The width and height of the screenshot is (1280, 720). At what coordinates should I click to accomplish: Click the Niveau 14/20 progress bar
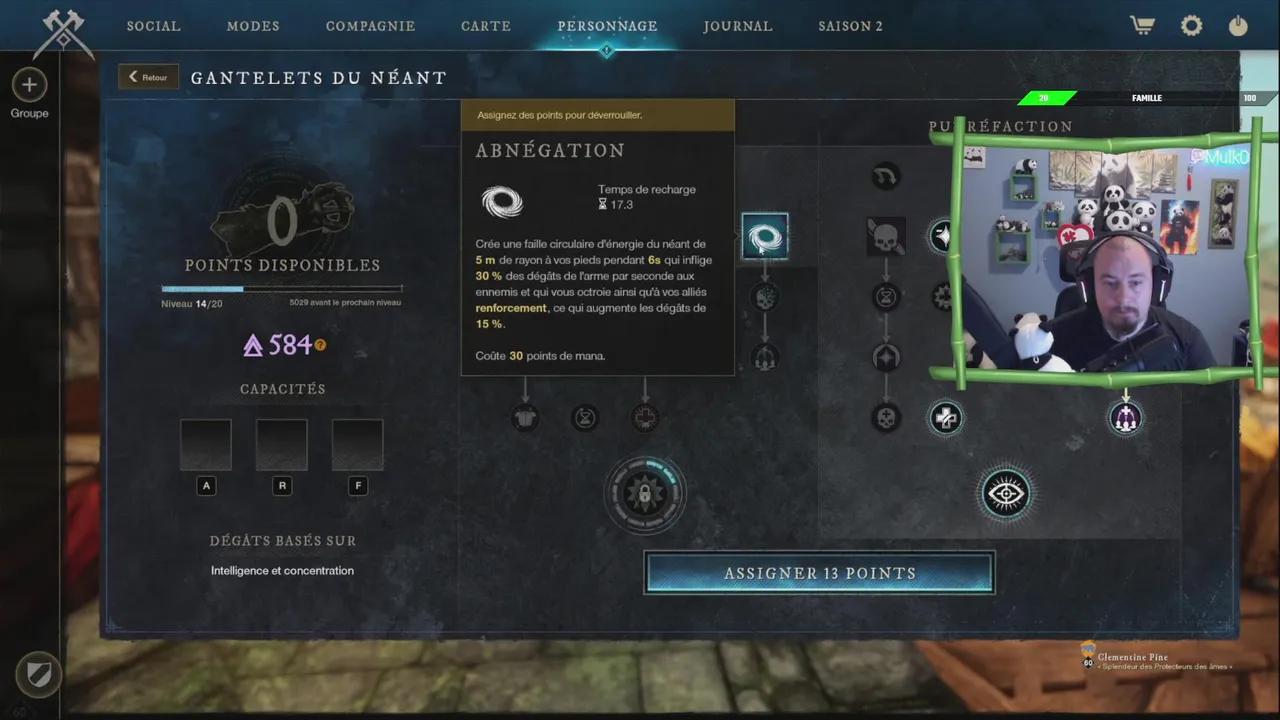(280, 289)
